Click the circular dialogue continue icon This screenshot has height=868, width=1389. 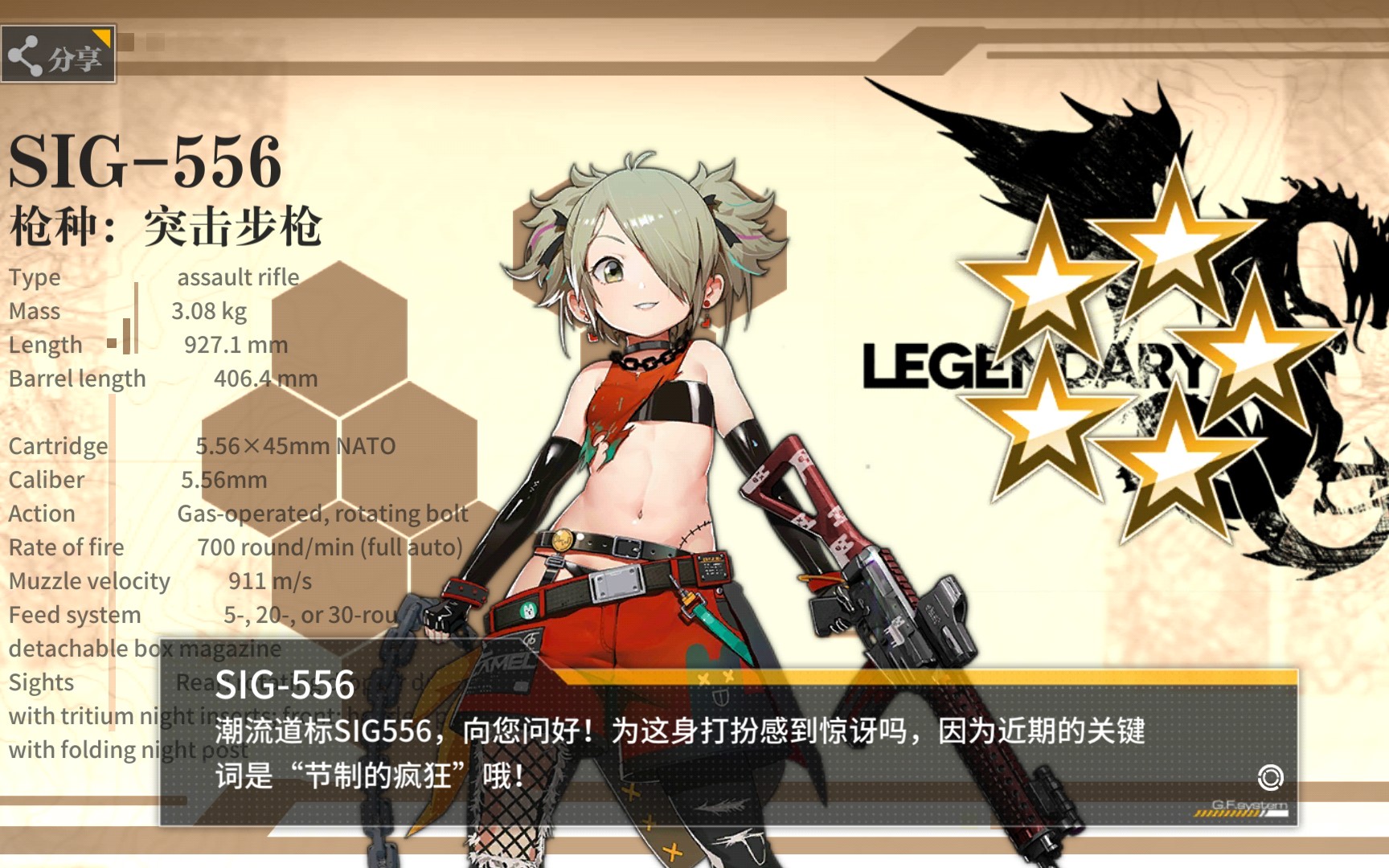(1270, 777)
